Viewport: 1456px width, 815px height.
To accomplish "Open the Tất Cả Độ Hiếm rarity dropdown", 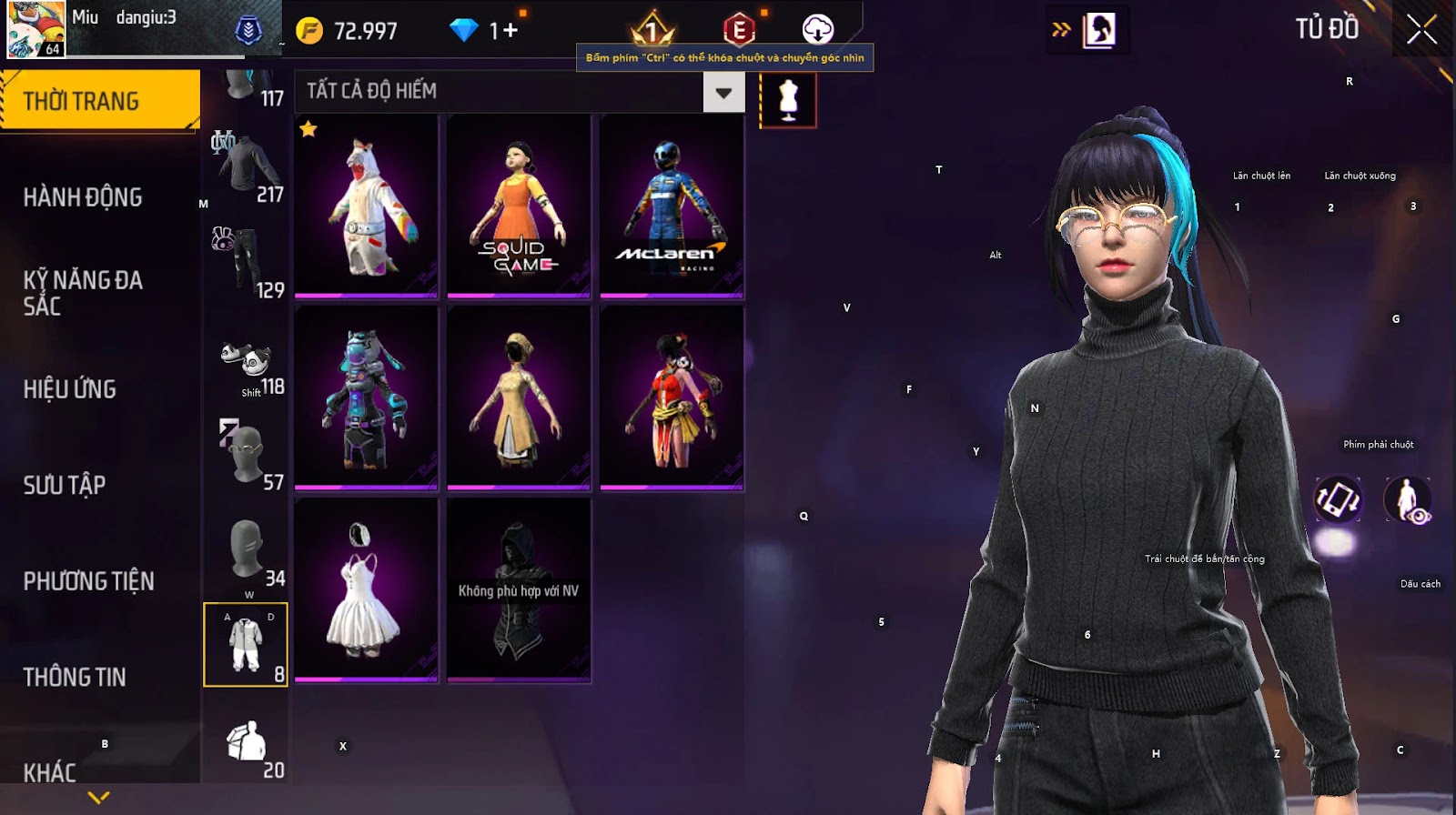I will click(723, 92).
